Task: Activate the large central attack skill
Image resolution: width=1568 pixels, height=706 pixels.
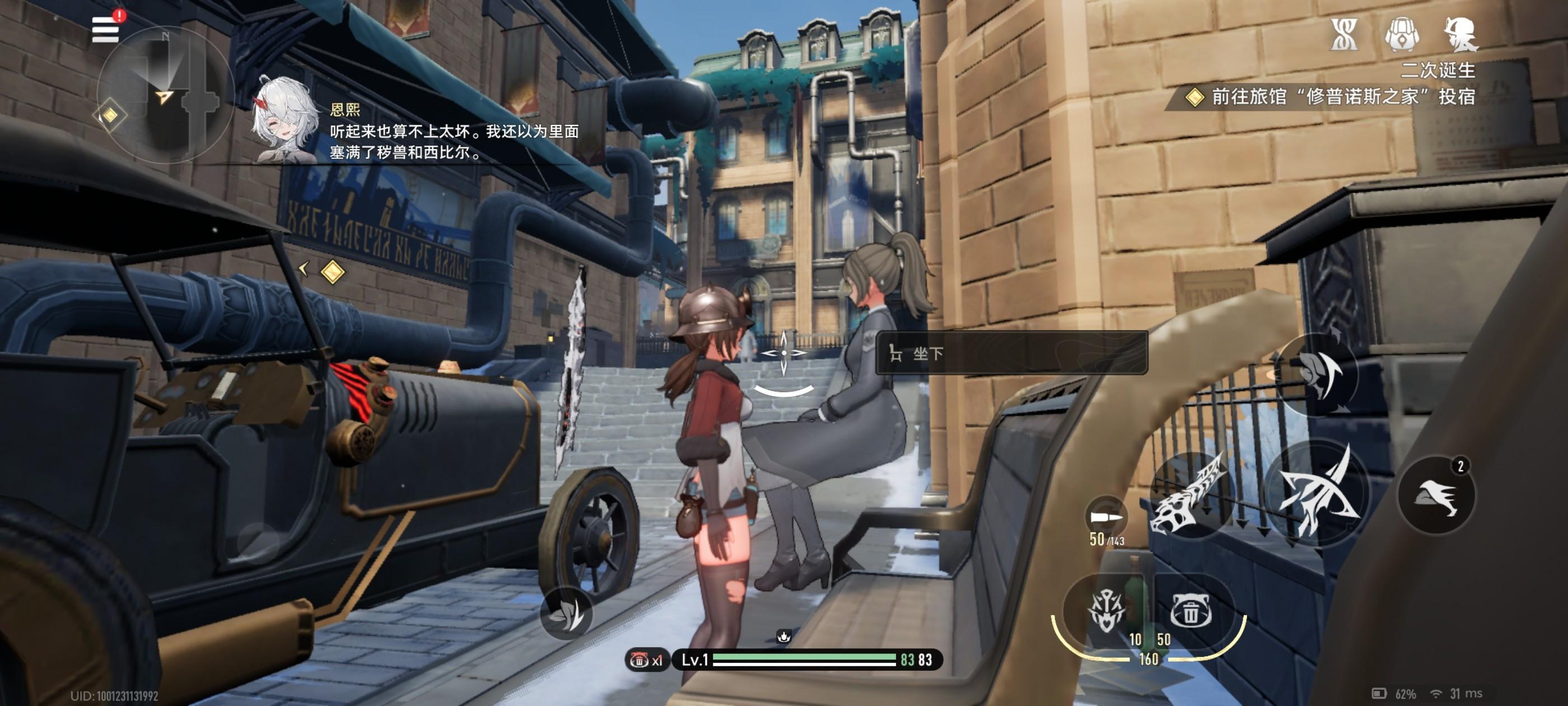Action: 1317,494
